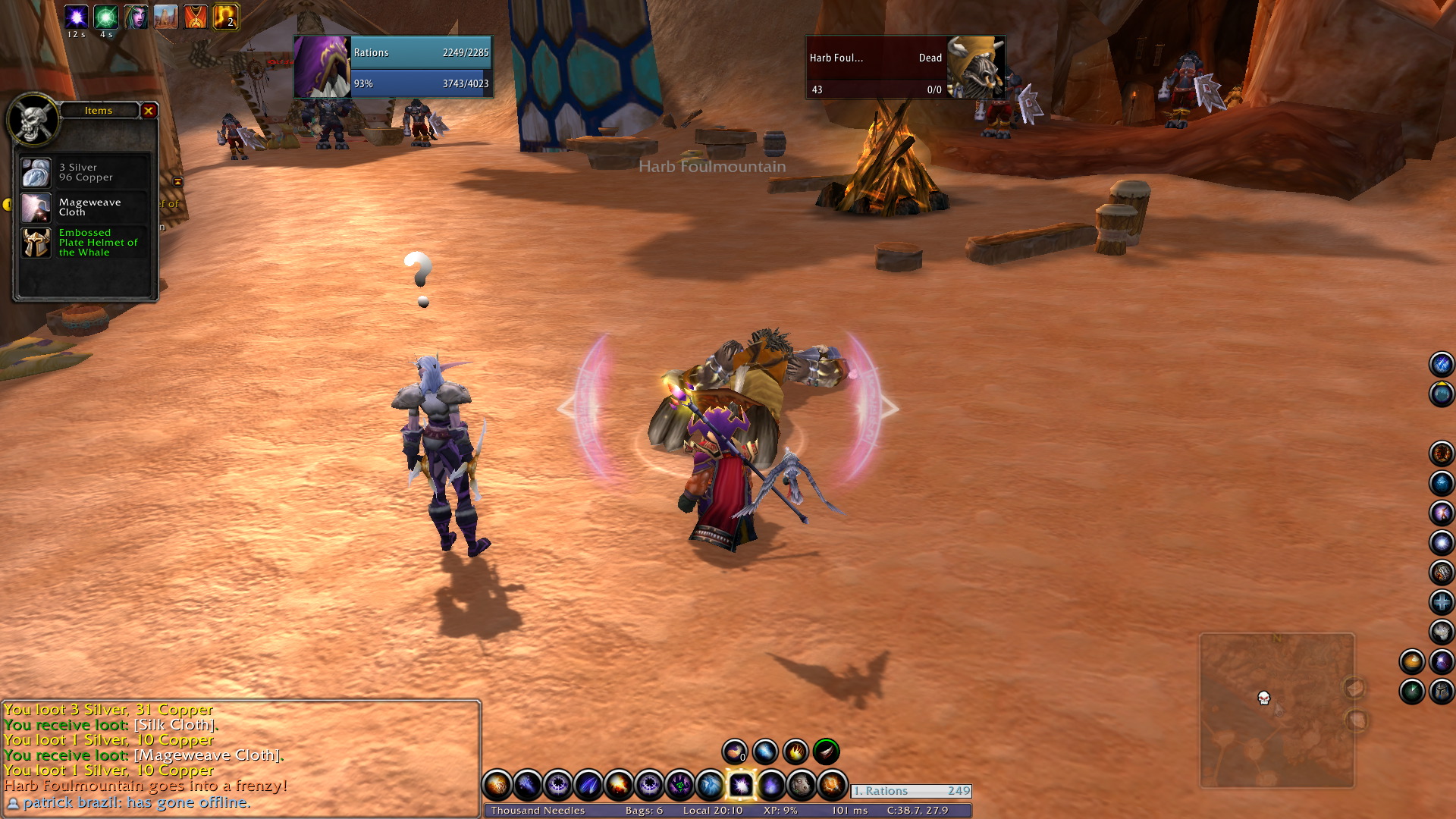This screenshot has width=1456, height=819.
Task: Click the skull marker on the minimap
Action: point(1263,698)
